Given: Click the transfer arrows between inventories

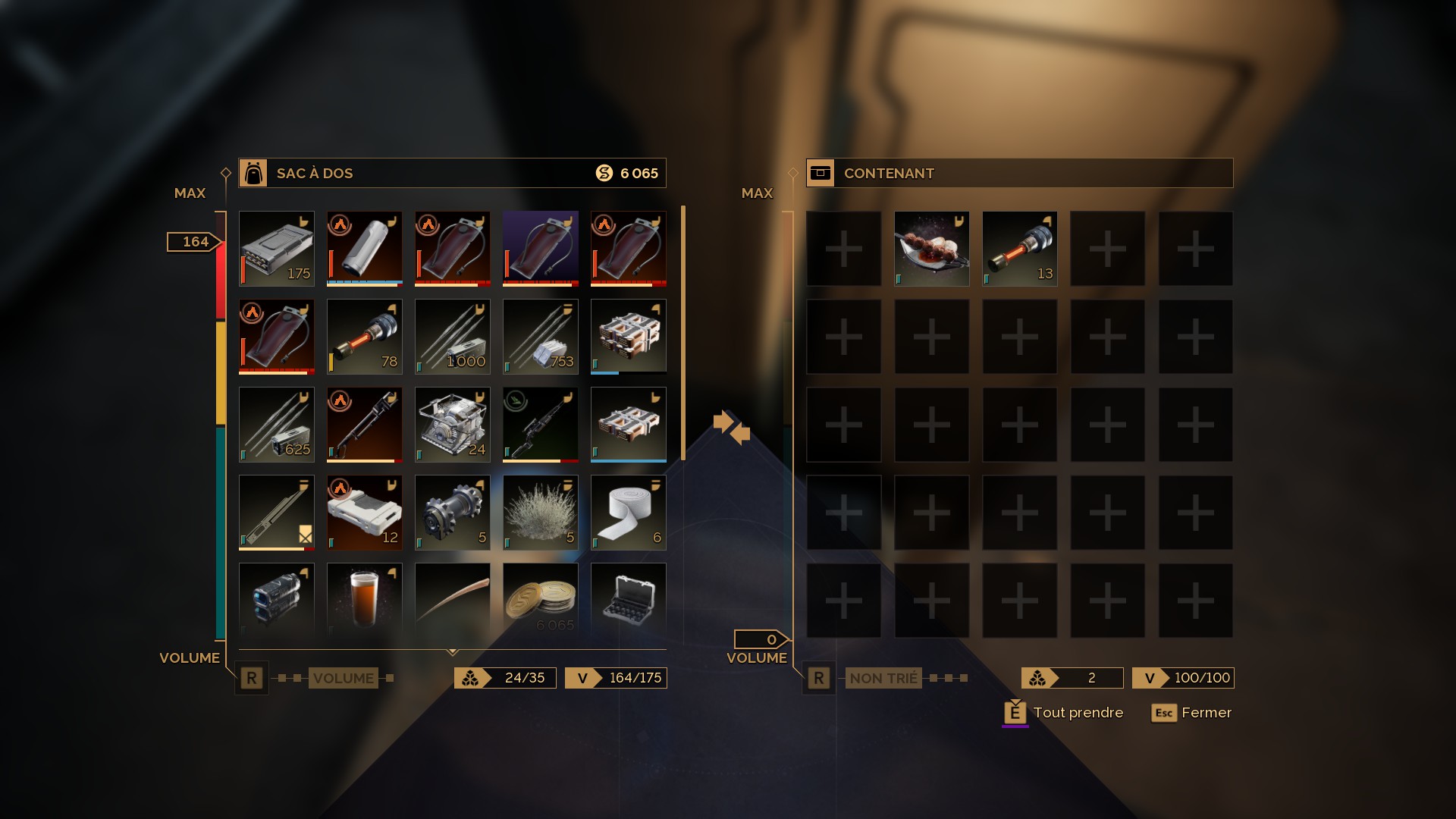Looking at the screenshot, I should [x=732, y=428].
